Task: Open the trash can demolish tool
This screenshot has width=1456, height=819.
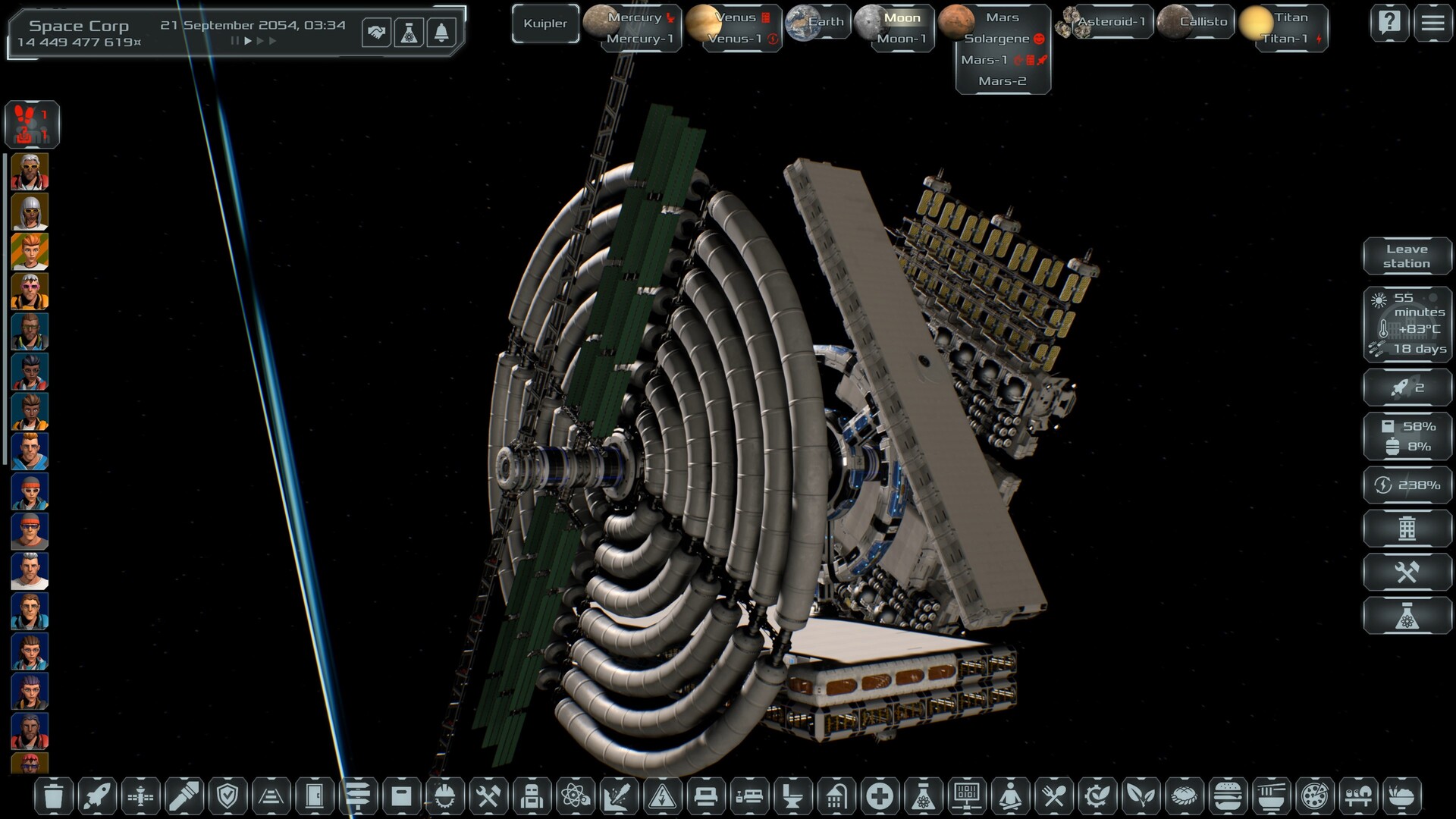Action: 54,796
